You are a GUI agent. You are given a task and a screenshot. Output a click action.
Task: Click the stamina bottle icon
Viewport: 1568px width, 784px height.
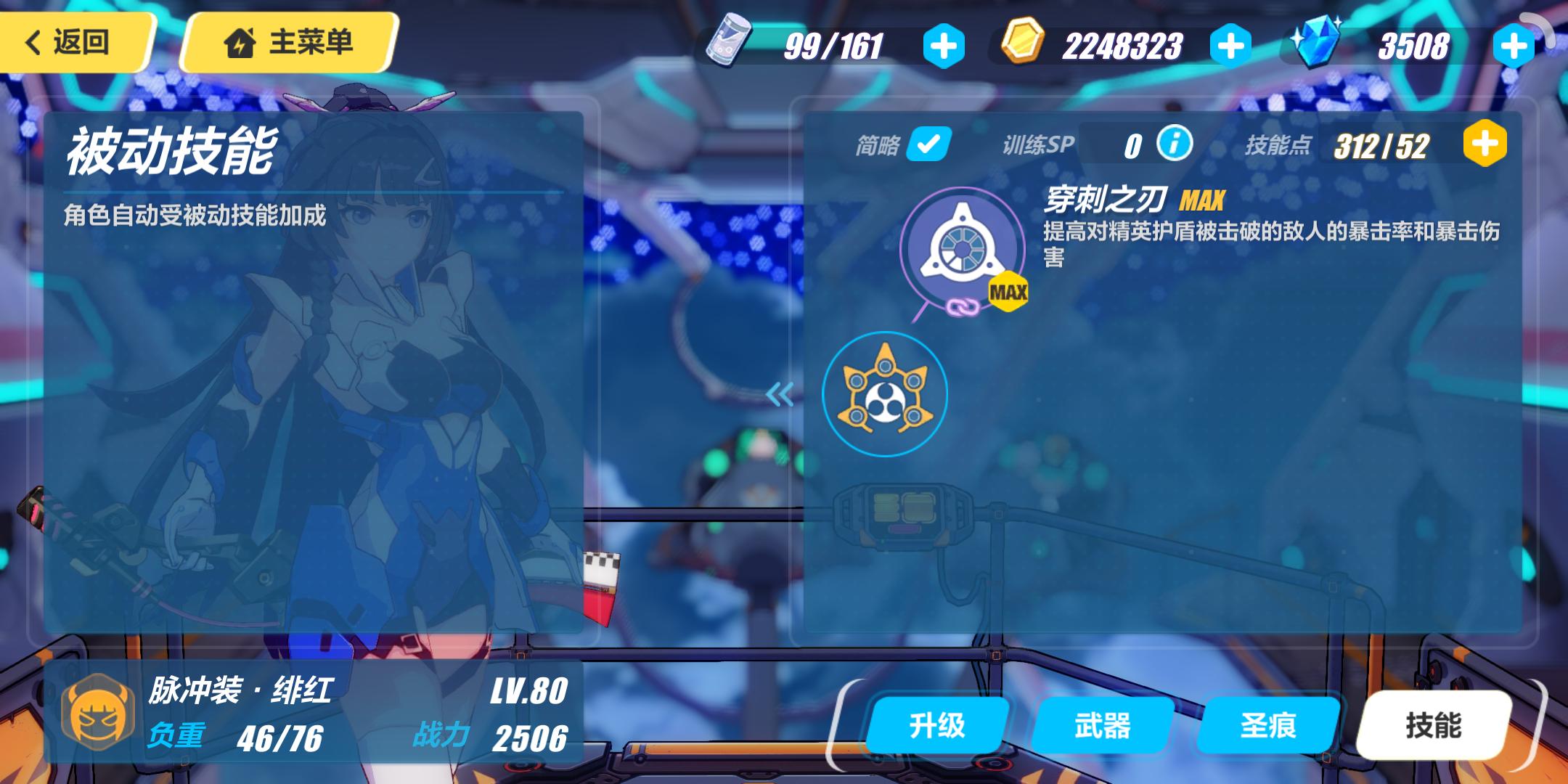click(726, 46)
